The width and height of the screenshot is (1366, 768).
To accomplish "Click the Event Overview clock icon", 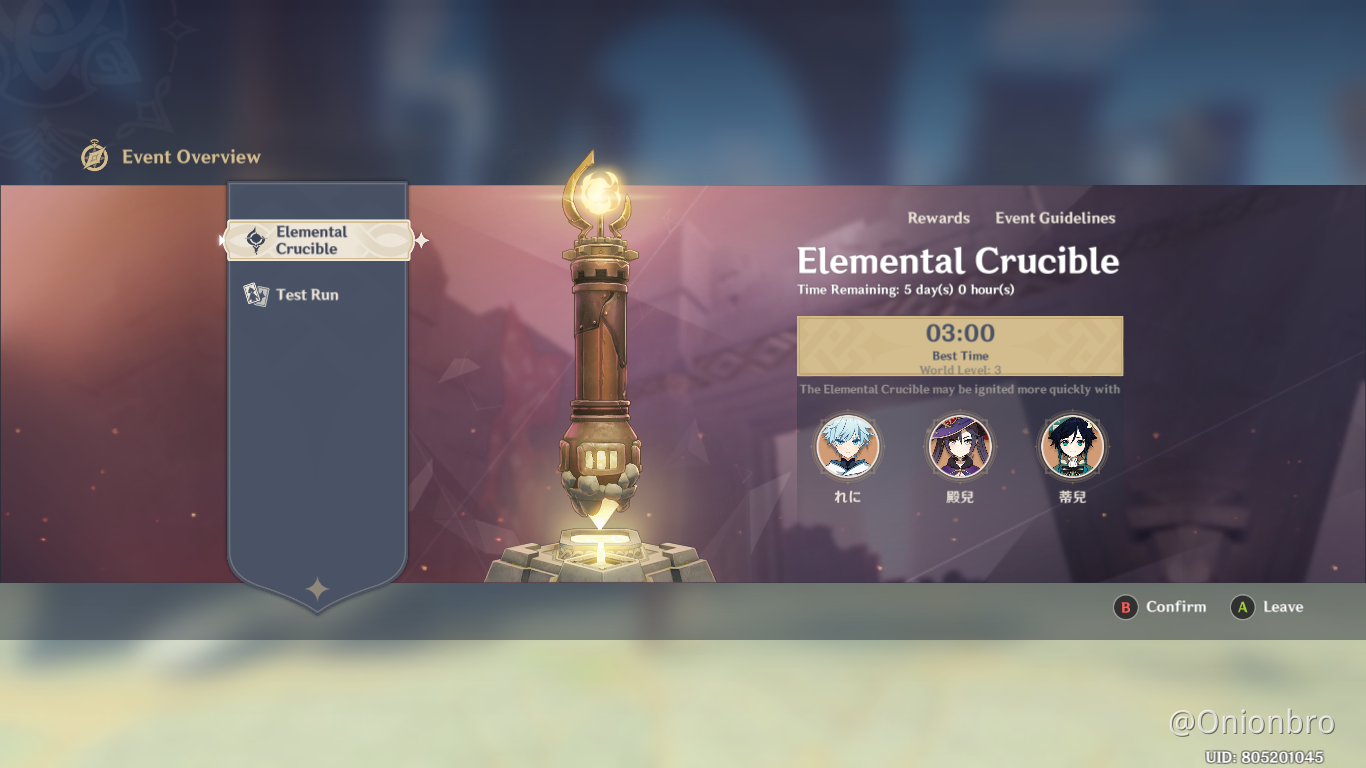I will [95, 156].
